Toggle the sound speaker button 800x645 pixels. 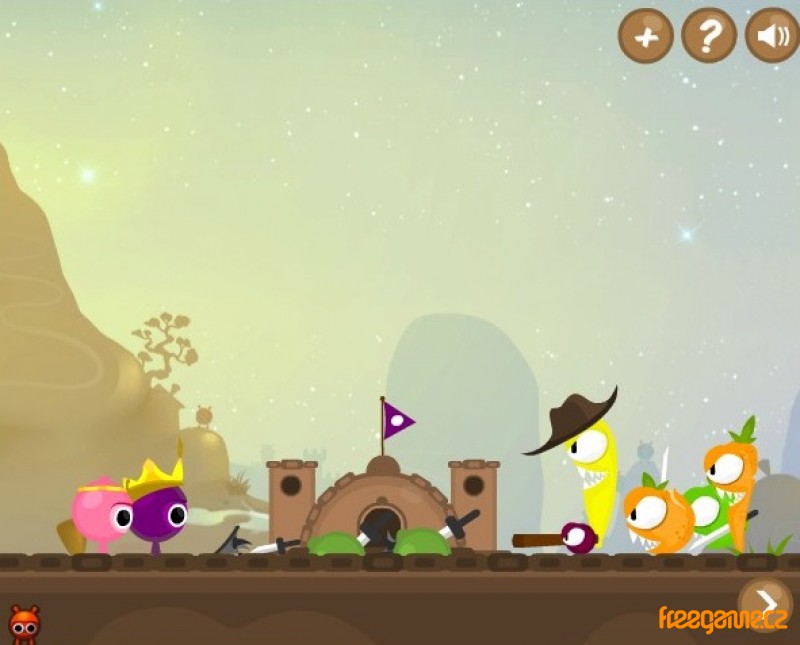(772, 36)
